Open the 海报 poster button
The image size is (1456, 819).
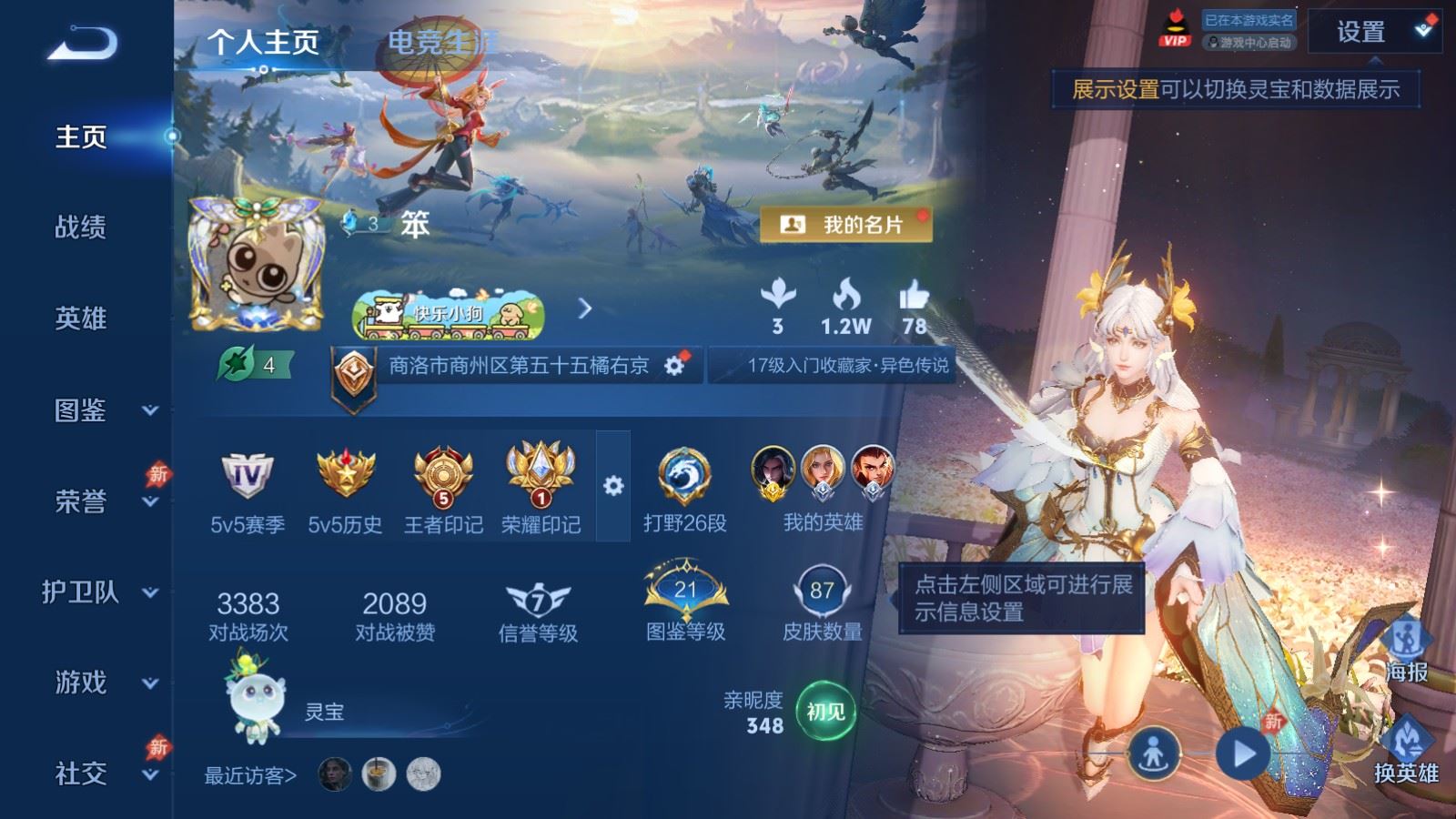1406,651
